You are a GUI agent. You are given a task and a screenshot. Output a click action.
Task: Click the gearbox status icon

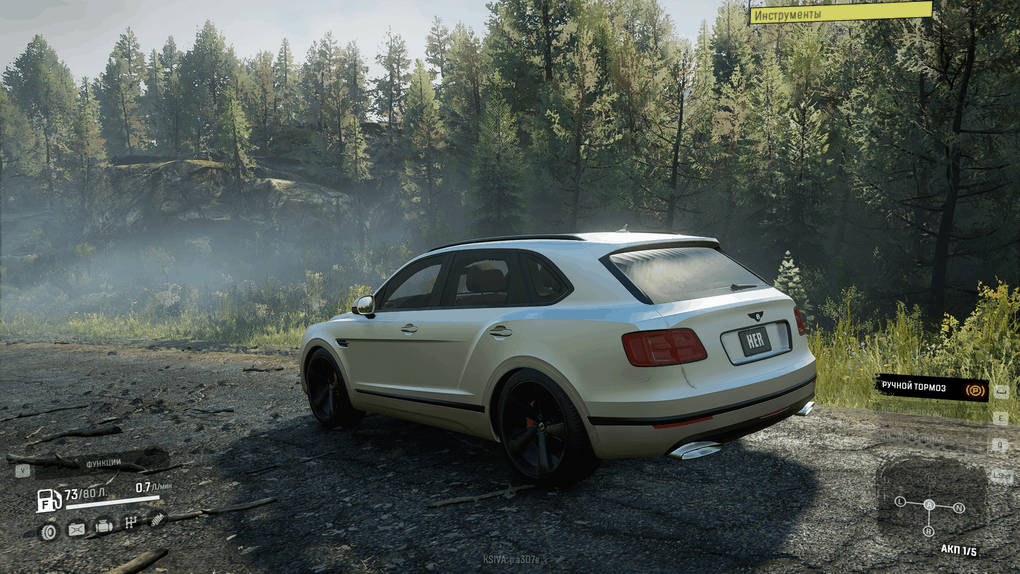130,522
